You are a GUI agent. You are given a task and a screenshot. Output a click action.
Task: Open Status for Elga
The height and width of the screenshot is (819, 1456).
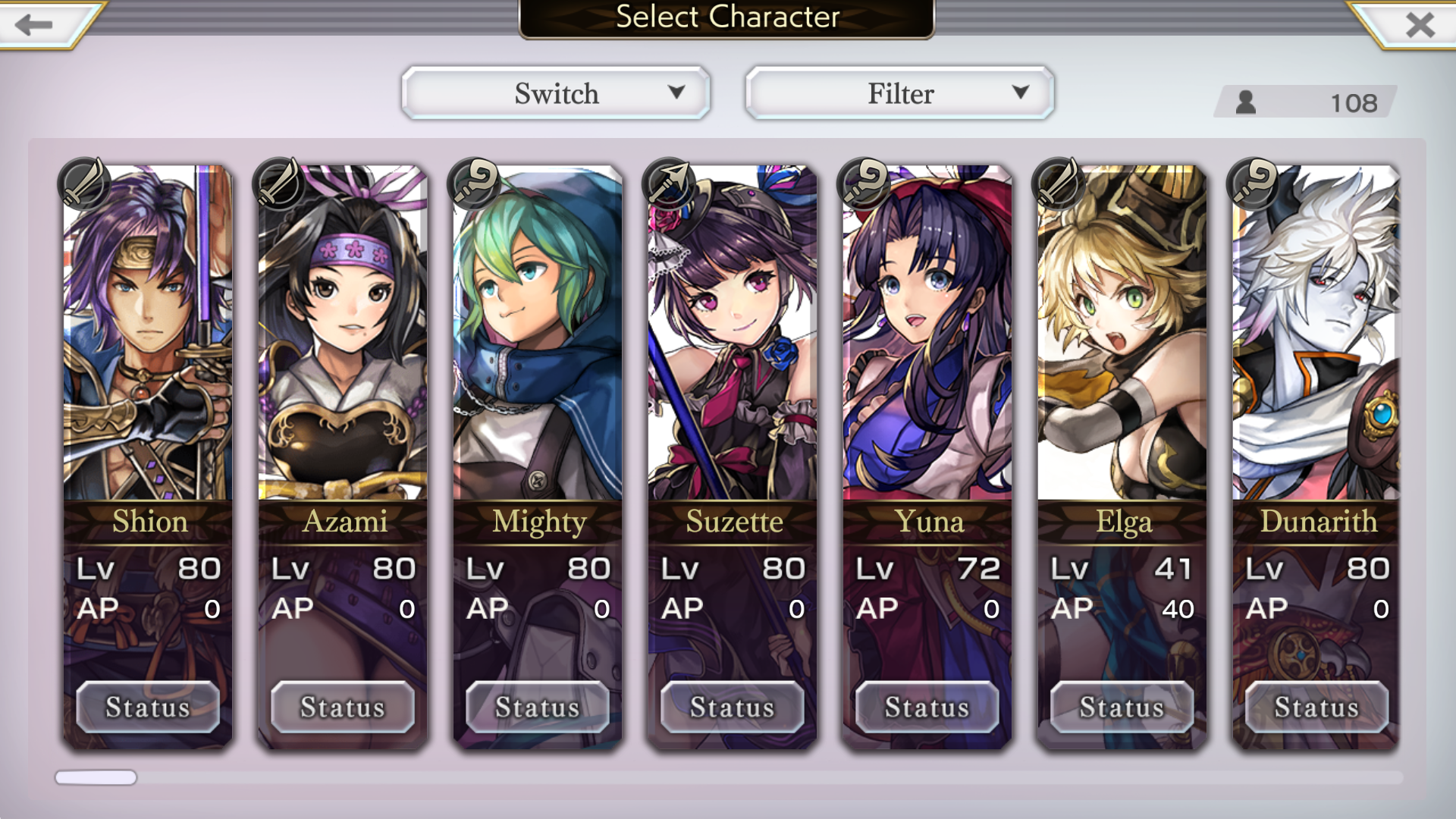(x=1122, y=707)
